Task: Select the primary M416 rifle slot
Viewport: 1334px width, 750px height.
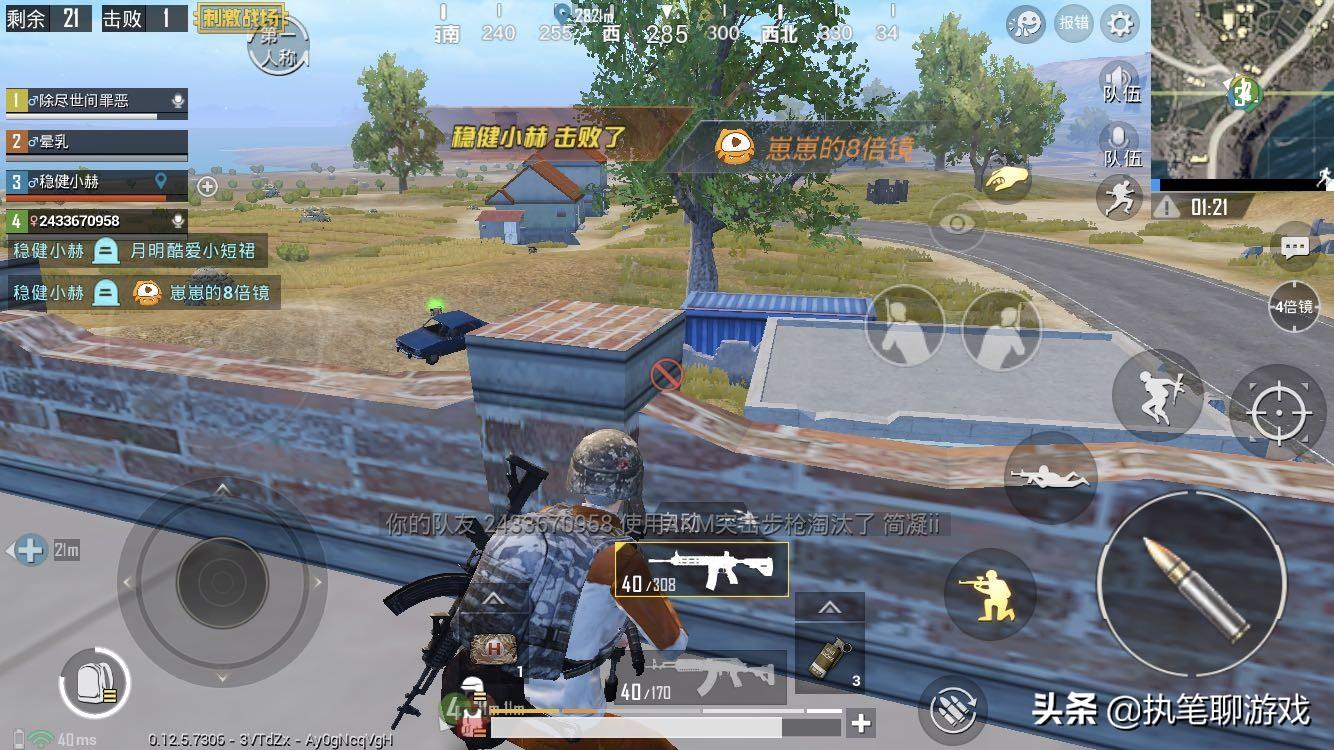Action: click(702, 570)
